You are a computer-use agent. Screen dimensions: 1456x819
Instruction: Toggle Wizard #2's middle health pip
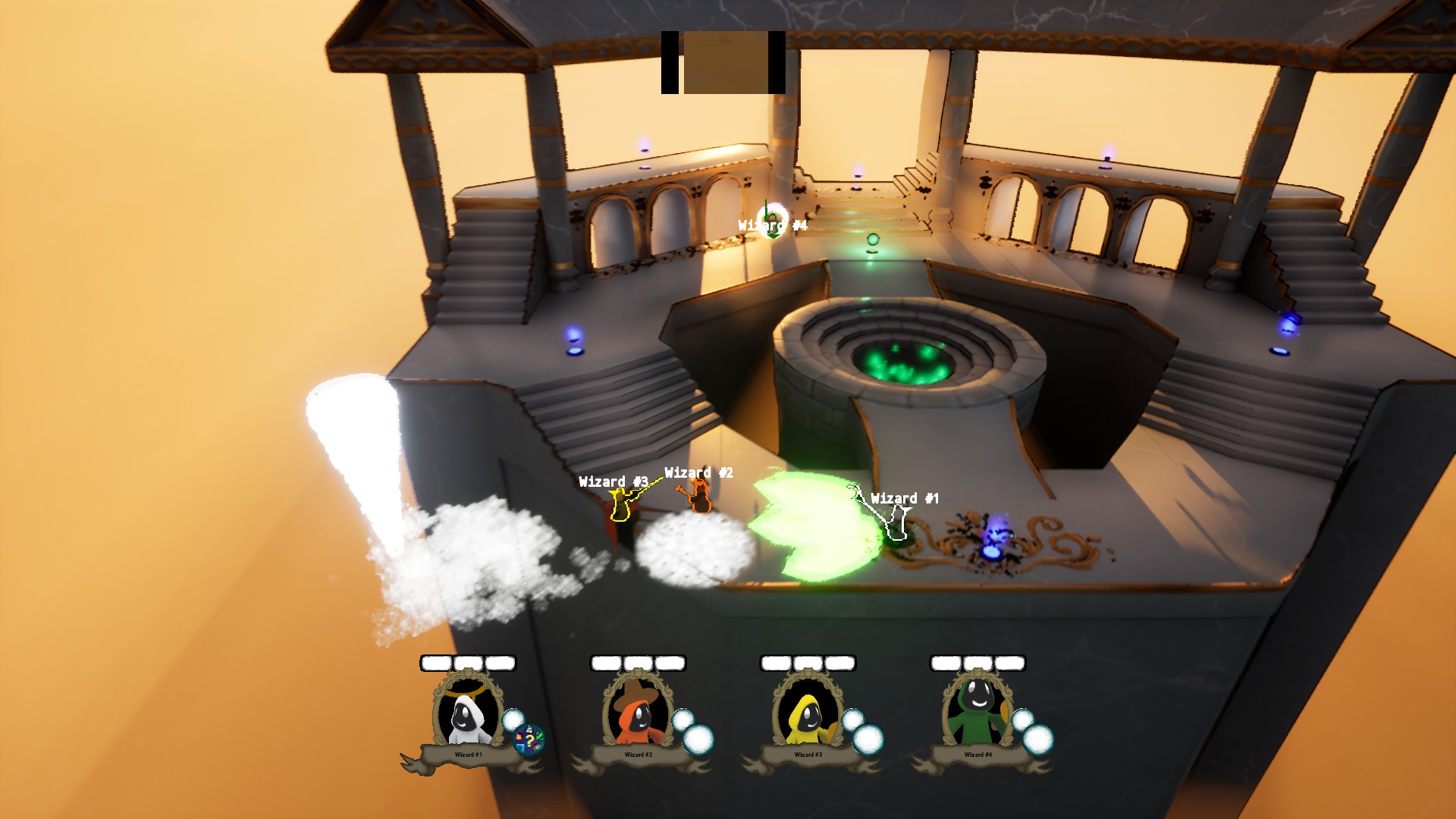click(x=637, y=663)
